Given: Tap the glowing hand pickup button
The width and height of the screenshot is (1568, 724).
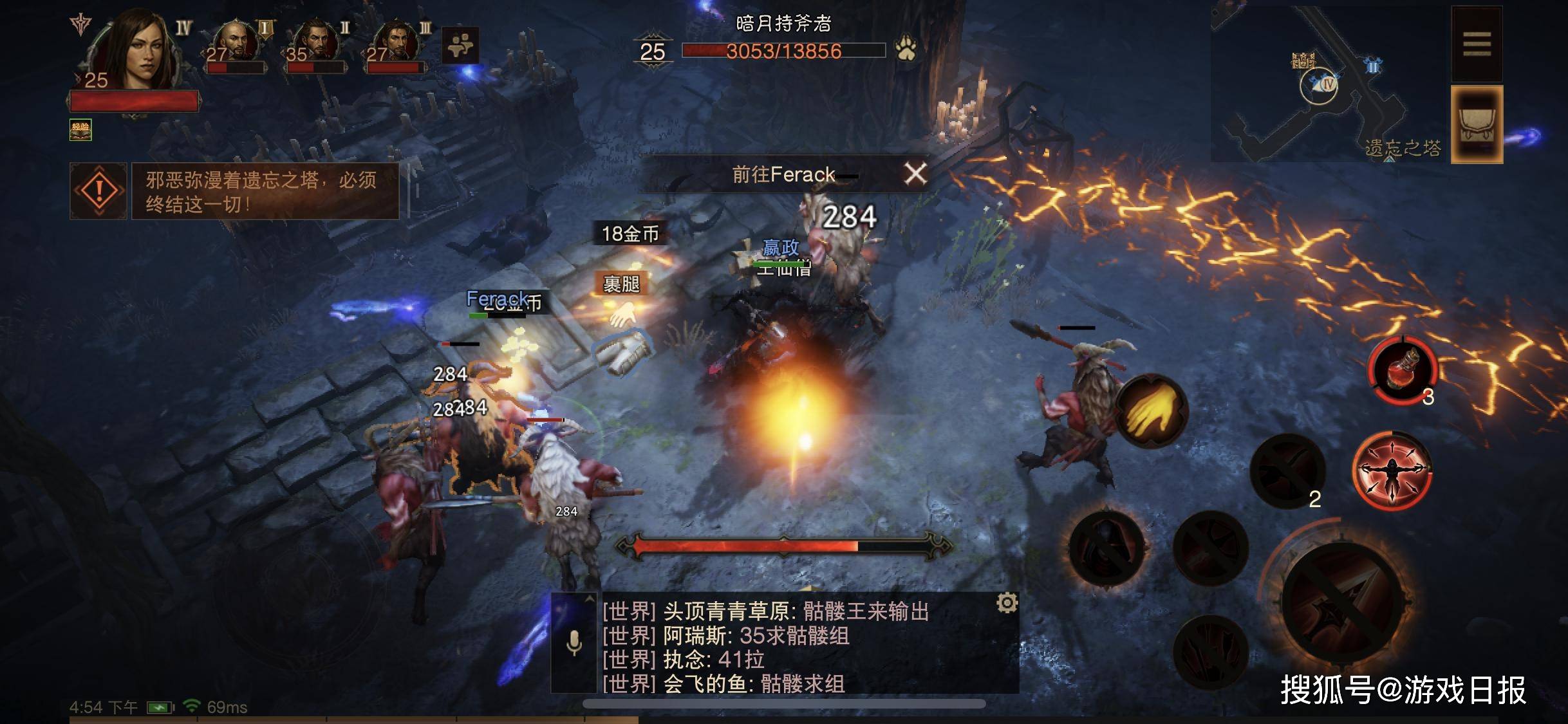Looking at the screenshot, I should coord(1152,411).
